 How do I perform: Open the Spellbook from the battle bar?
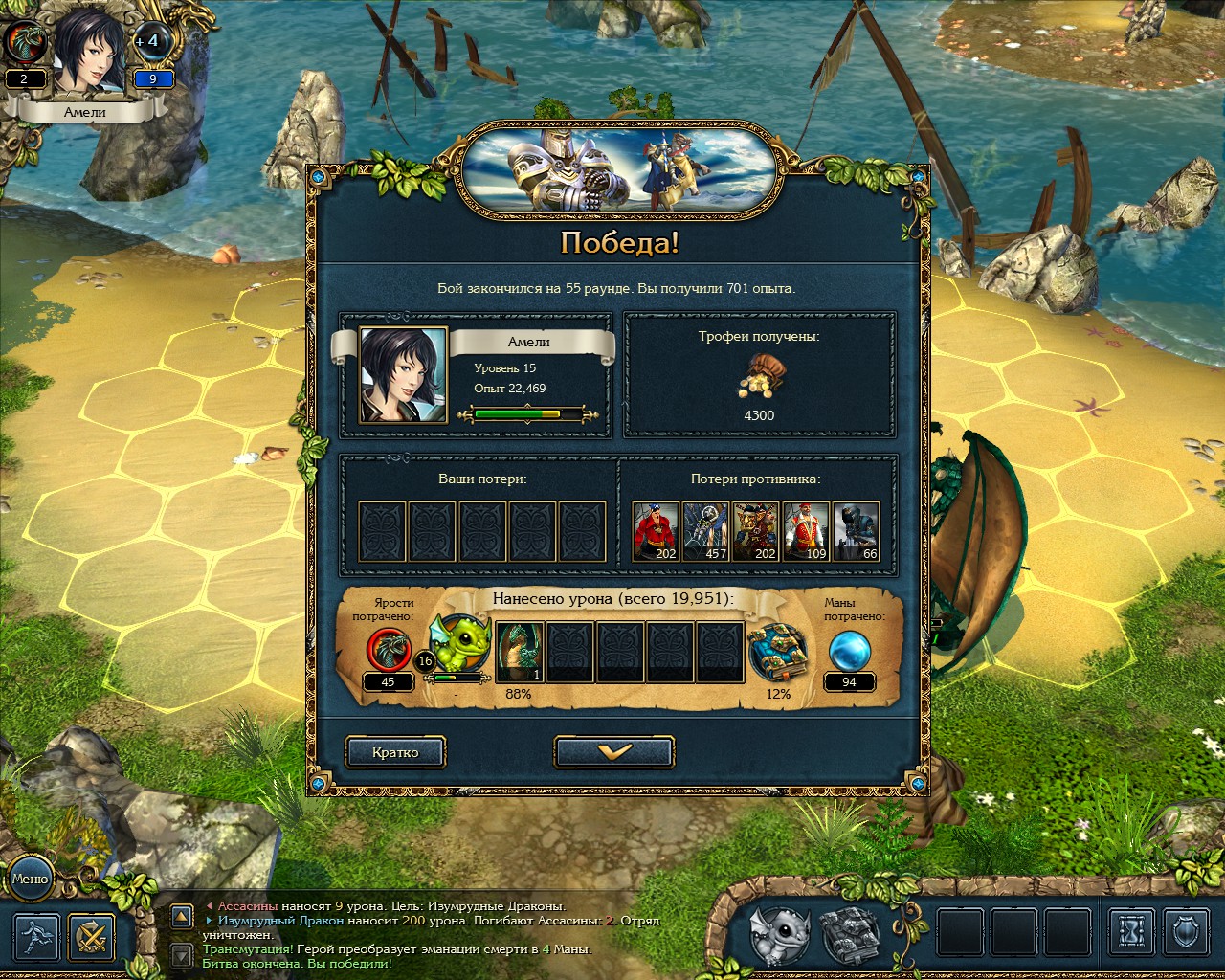pyautogui.click(x=850, y=933)
